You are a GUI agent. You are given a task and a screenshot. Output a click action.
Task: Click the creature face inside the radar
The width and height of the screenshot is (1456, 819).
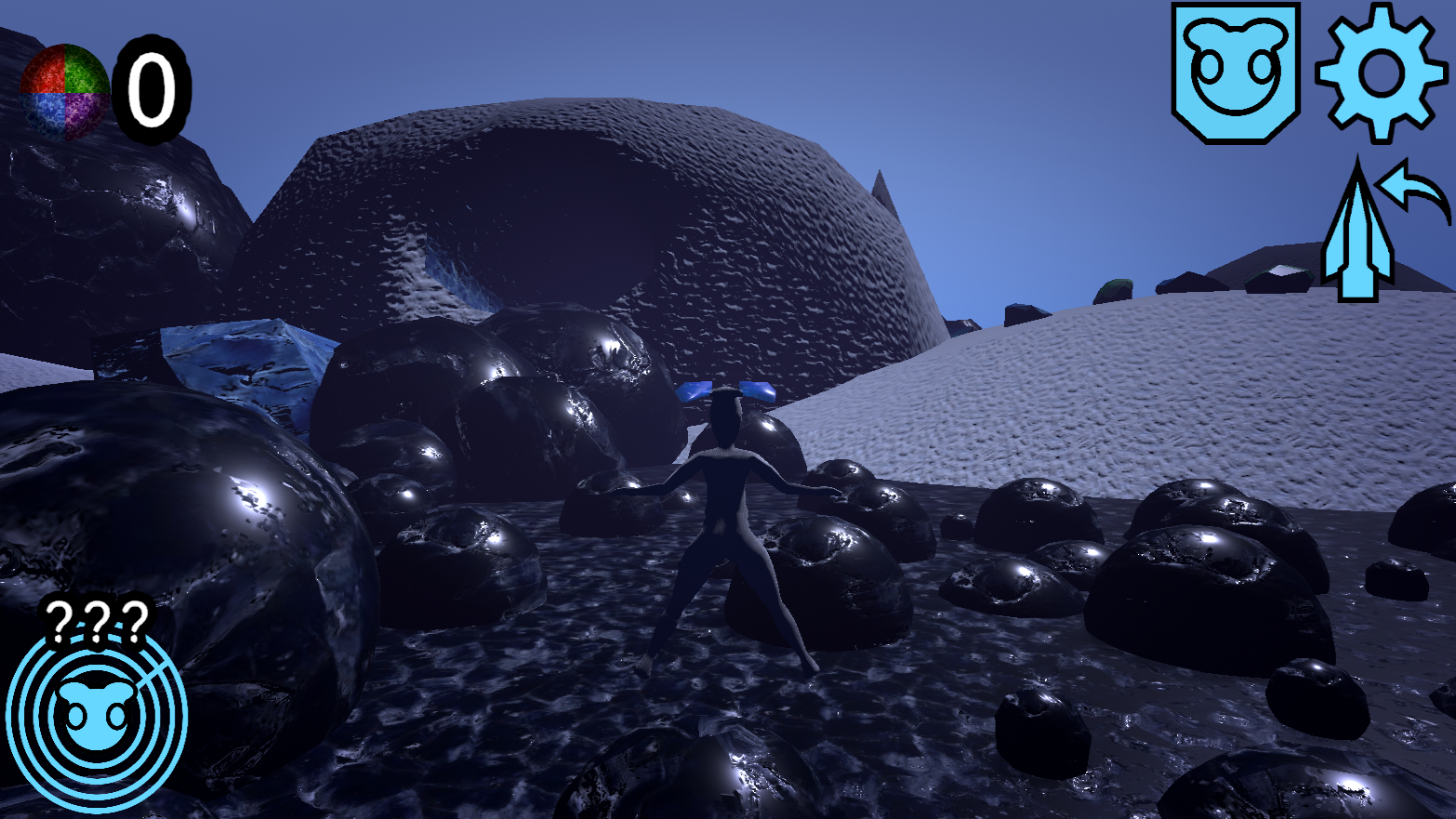pyautogui.click(x=98, y=716)
